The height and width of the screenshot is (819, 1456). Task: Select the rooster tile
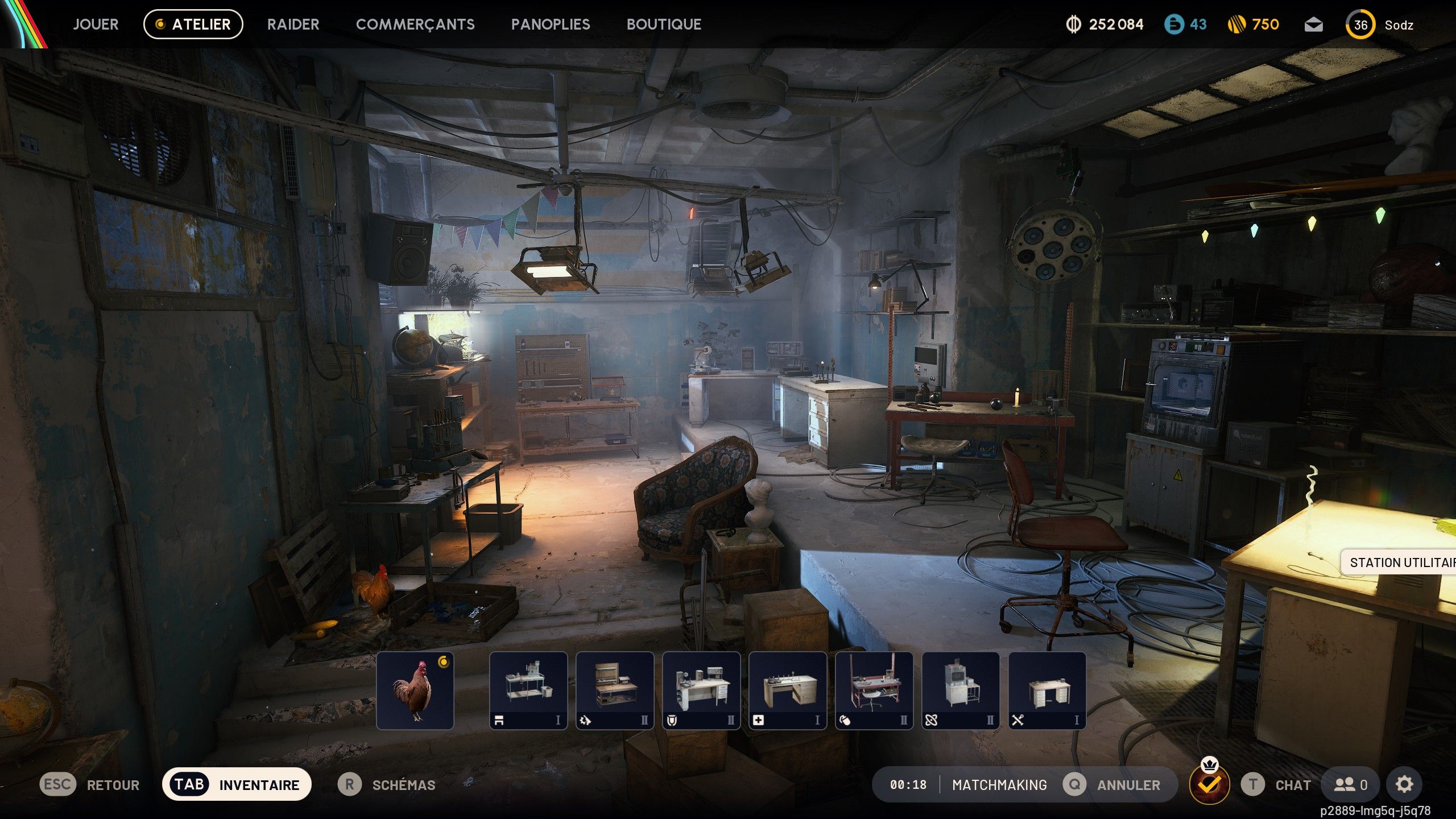coord(415,690)
